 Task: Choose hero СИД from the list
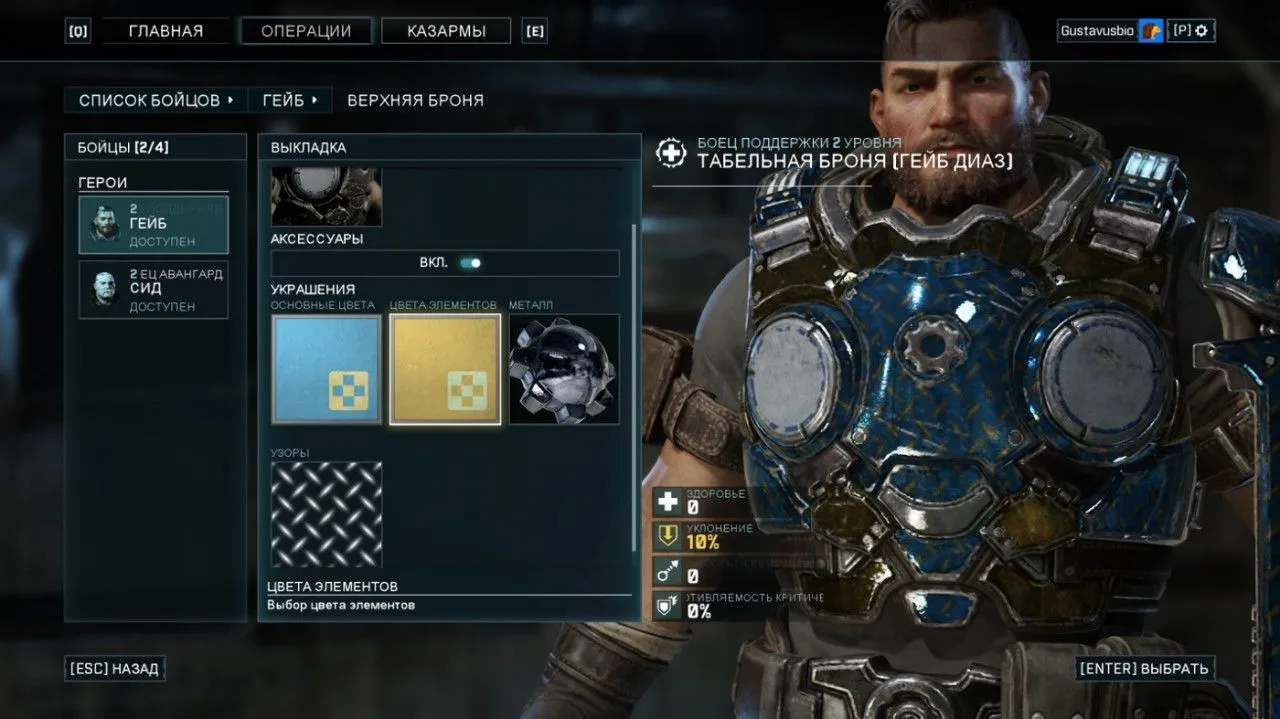click(154, 290)
